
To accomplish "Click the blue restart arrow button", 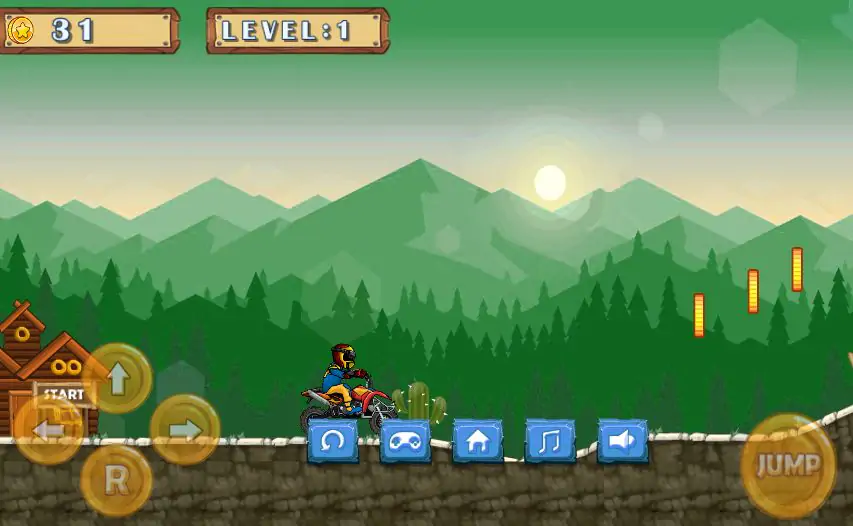I will click(x=333, y=441).
